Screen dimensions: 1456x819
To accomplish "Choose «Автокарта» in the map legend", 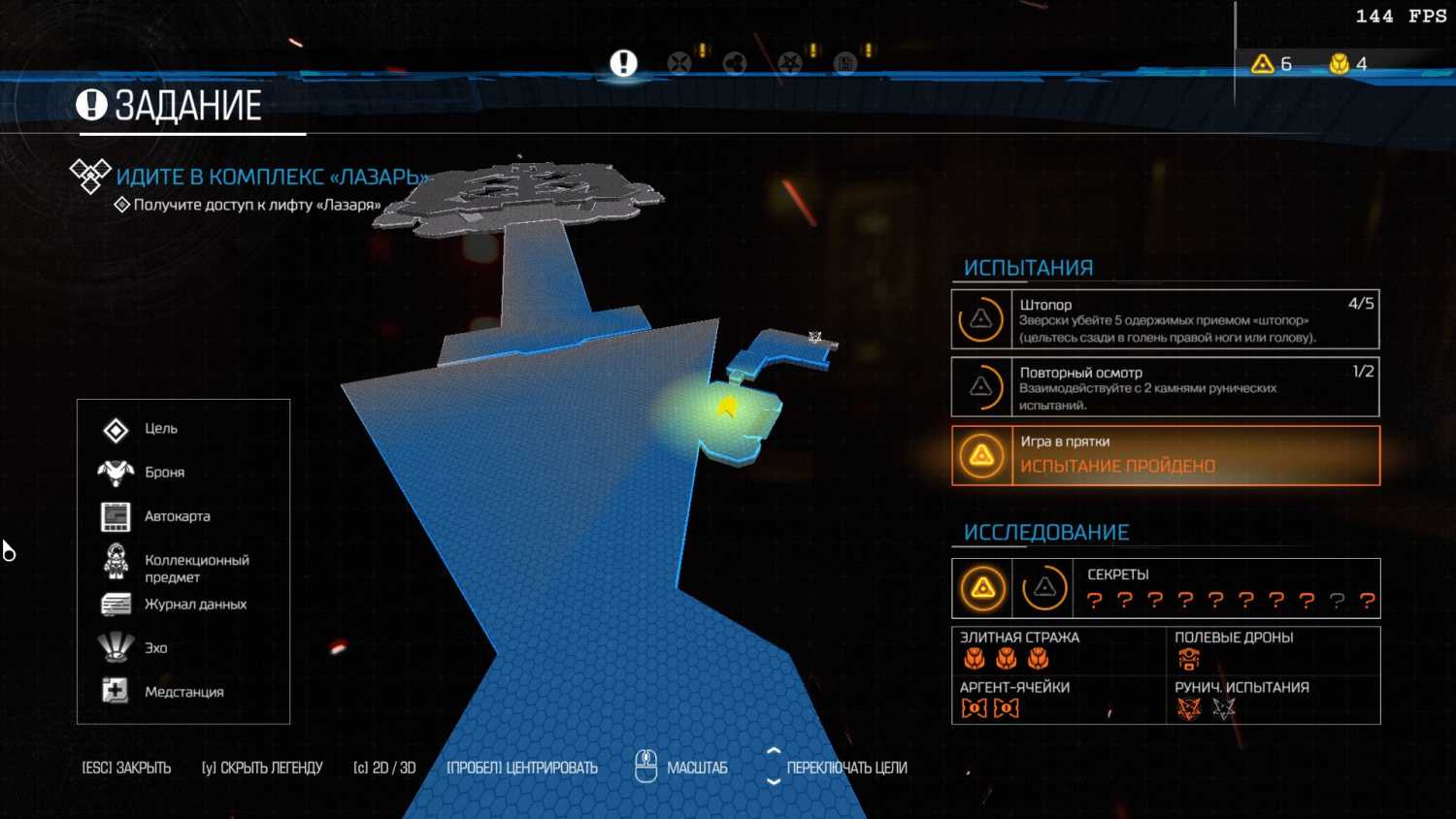I will 177,516.
